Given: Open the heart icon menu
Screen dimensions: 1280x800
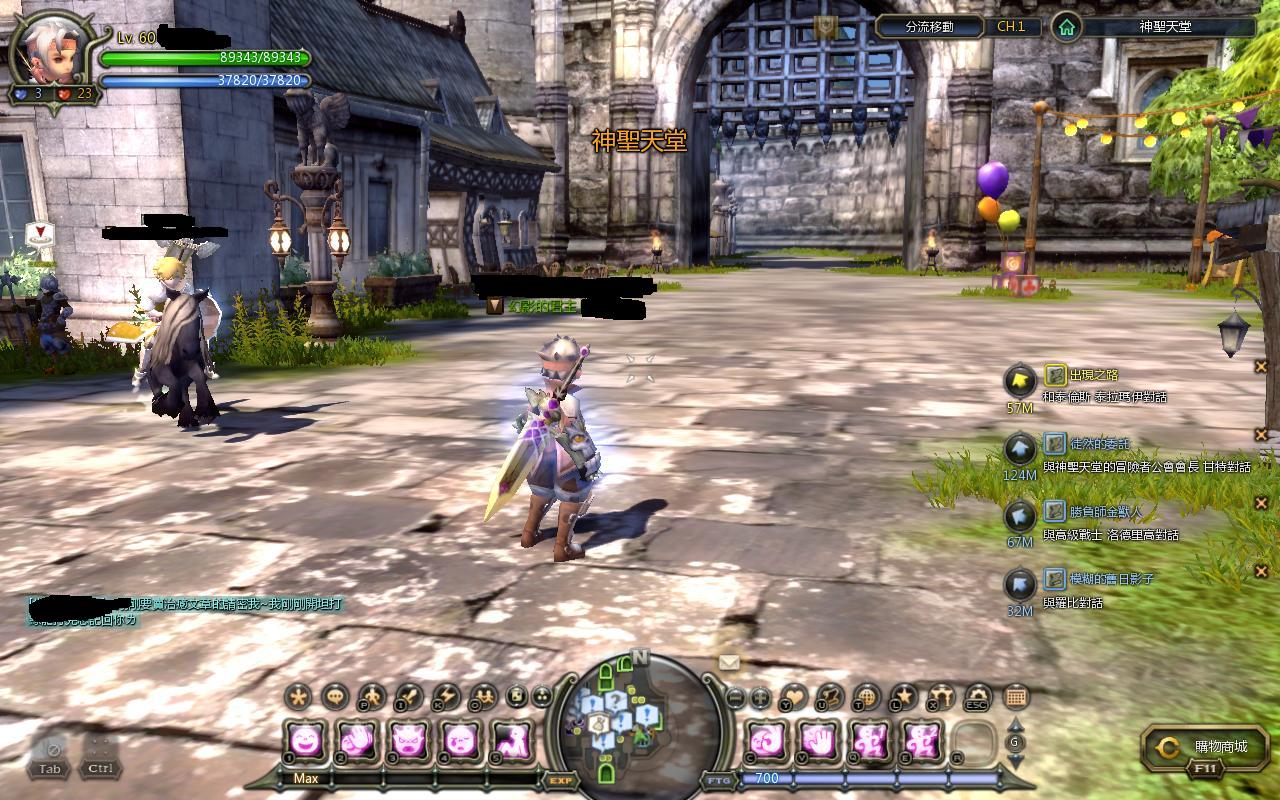Looking at the screenshot, I should (794, 696).
